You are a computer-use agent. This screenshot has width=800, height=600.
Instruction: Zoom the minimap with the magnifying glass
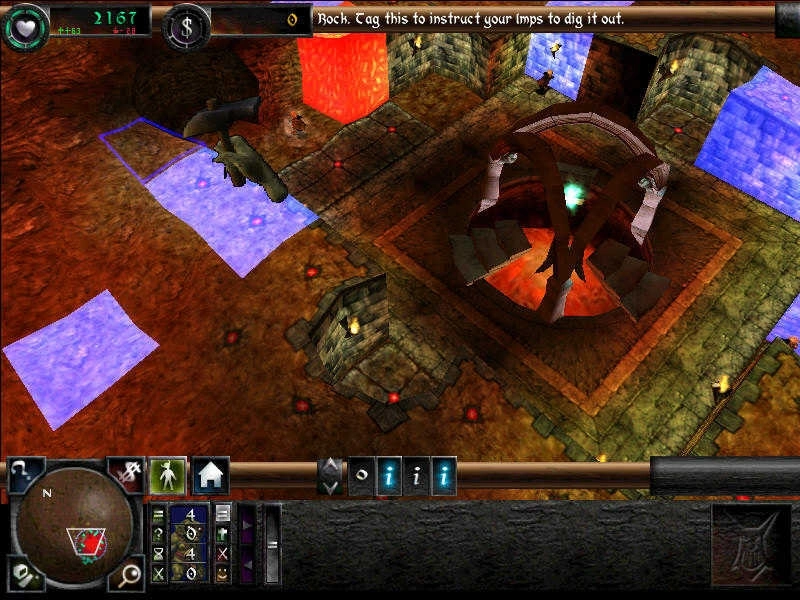(x=130, y=575)
